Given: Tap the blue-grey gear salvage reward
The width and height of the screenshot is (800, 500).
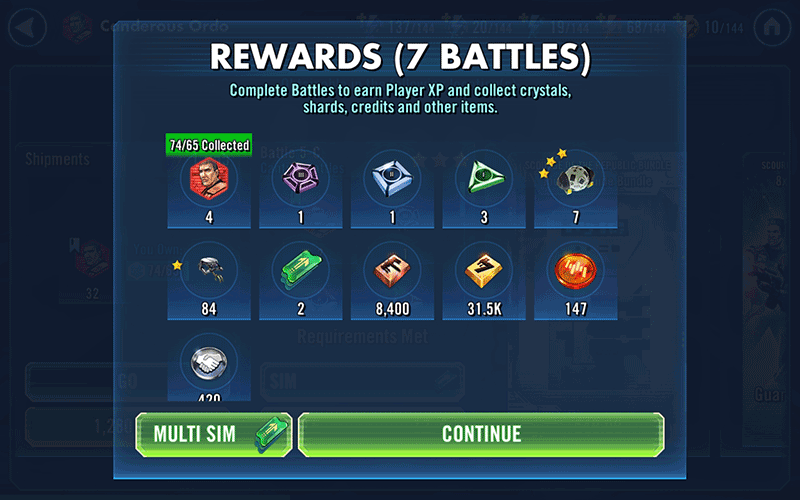Looking at the screenshot, I should click(392, 180).
